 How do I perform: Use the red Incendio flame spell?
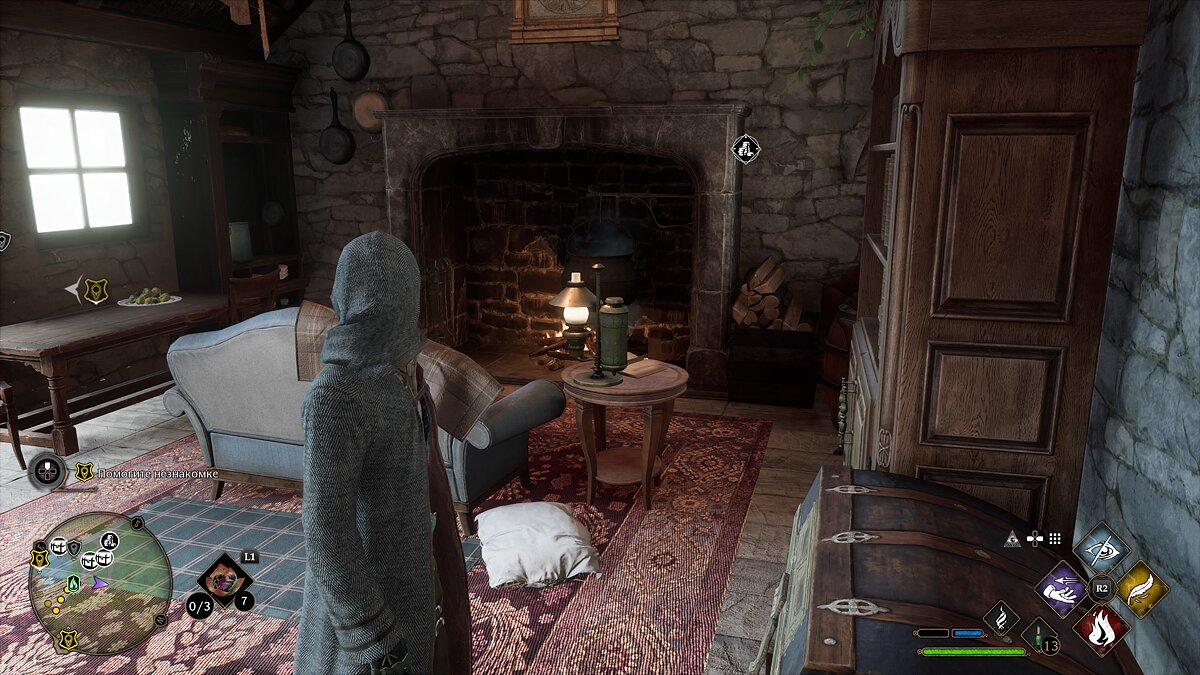click(1101, 628)
